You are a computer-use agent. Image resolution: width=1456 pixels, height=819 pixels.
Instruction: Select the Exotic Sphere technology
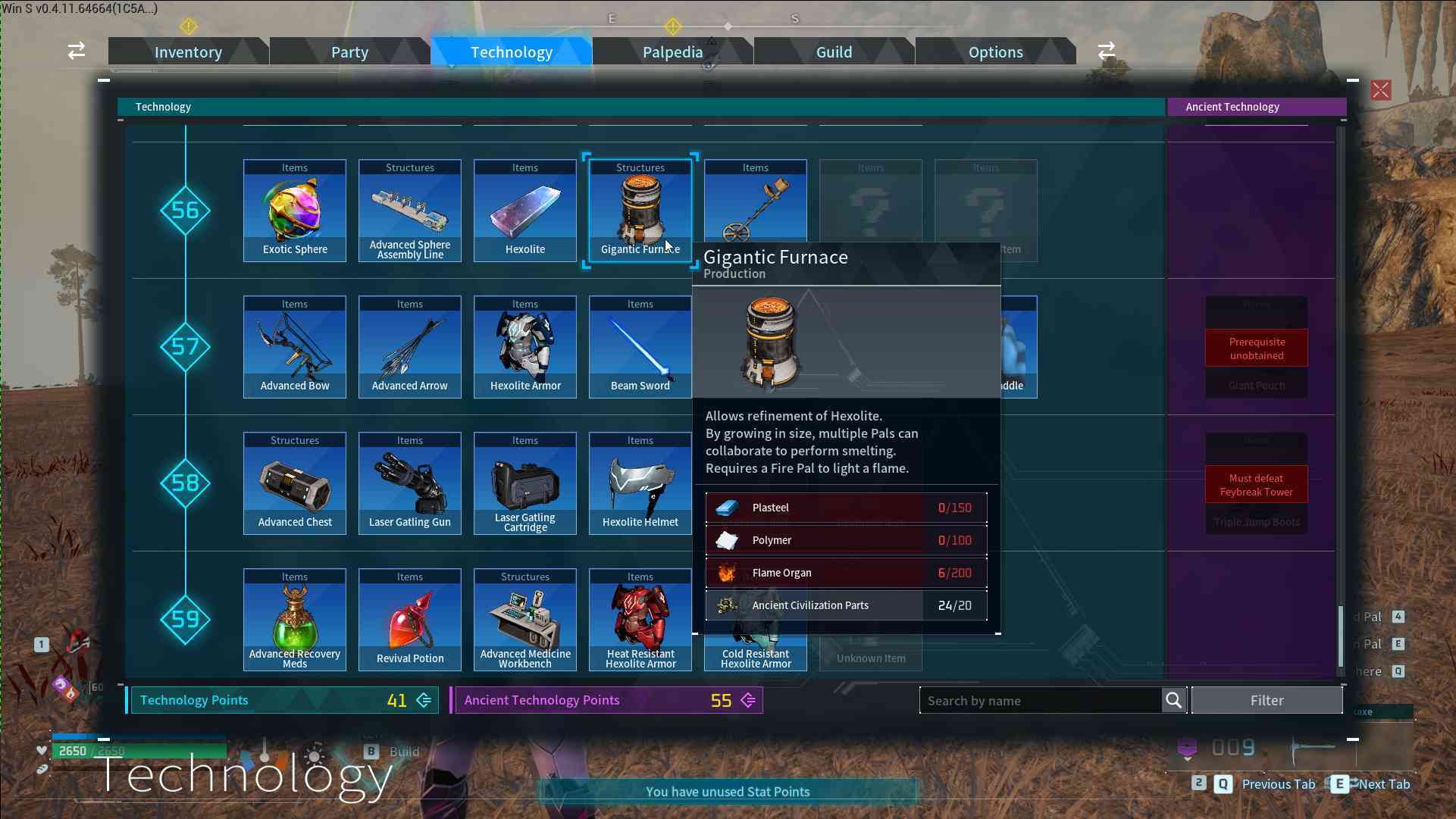coord(295,211)
